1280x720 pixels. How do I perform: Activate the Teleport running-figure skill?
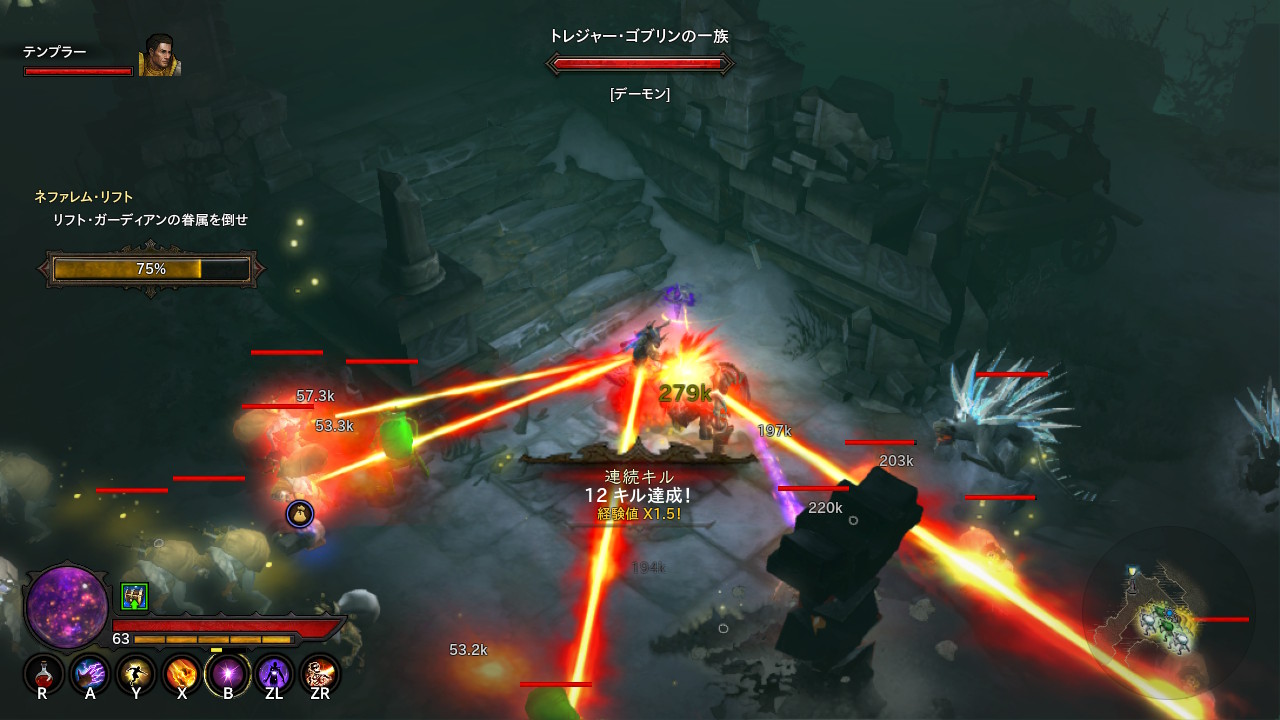(x=135, y=673)
